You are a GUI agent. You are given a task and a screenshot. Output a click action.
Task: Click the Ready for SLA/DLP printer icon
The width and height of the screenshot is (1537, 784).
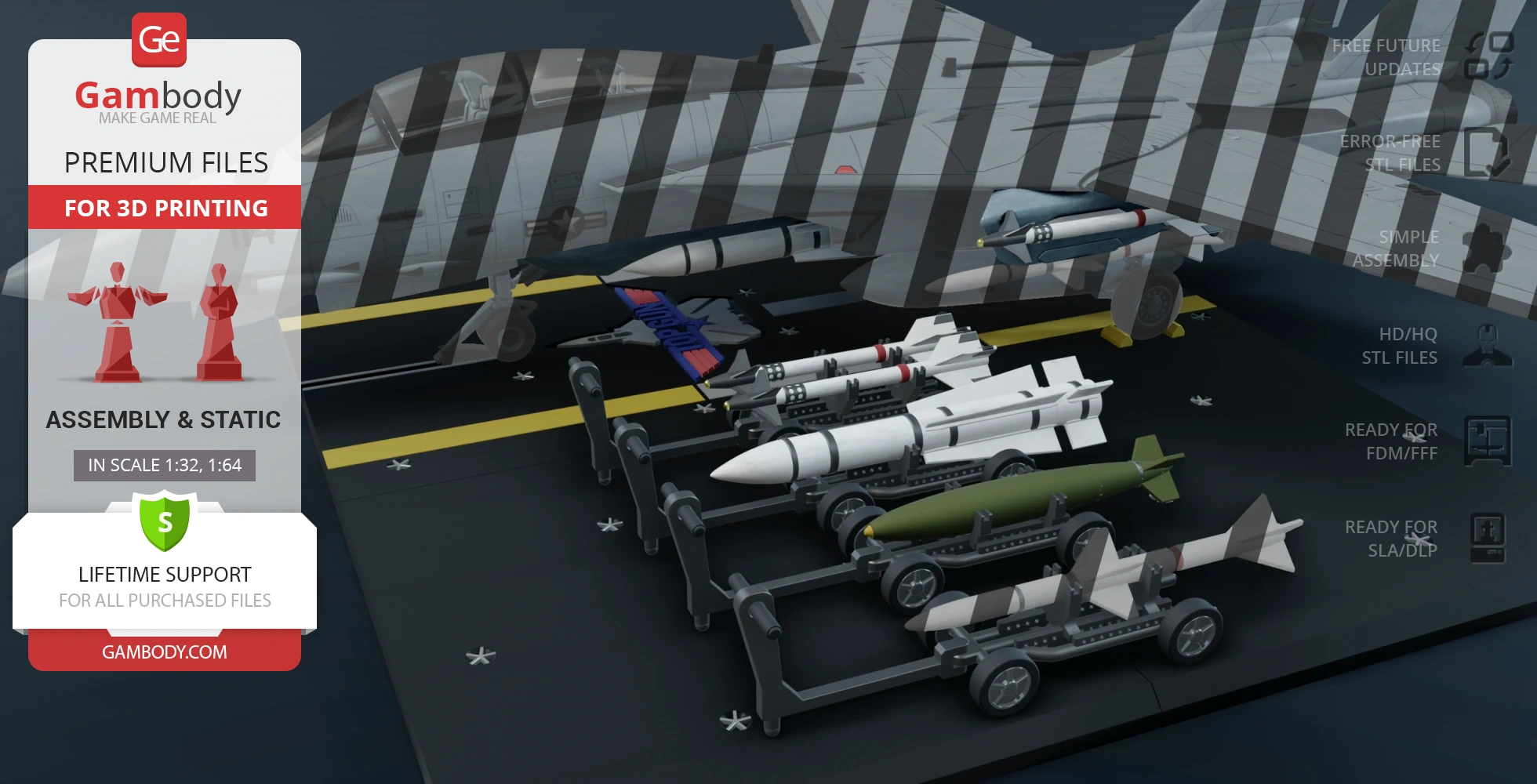[x=1487, y=538]
